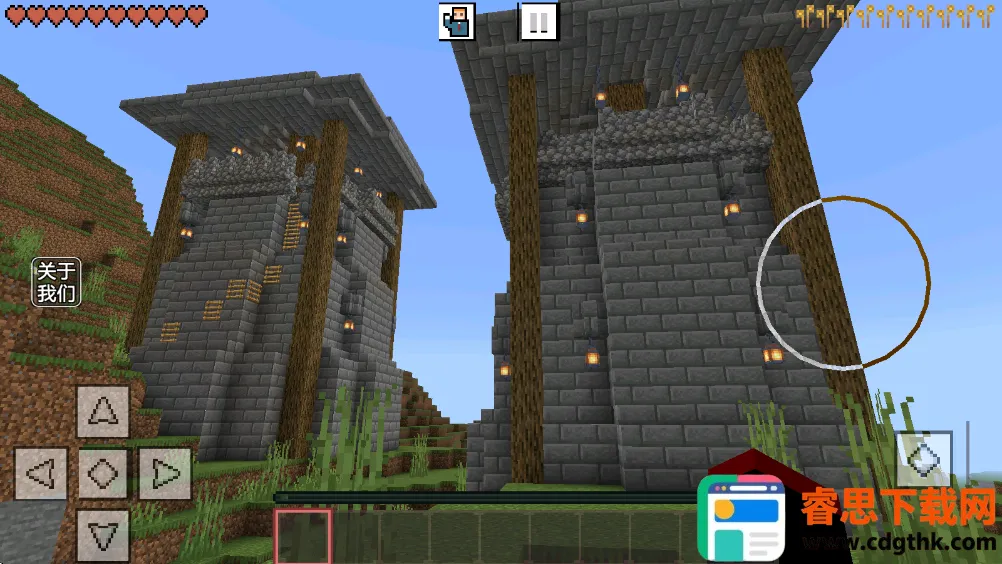1002x564 pixels.
Task: Tap the center diamond of the D-pad
Action: tap(102, 474)
